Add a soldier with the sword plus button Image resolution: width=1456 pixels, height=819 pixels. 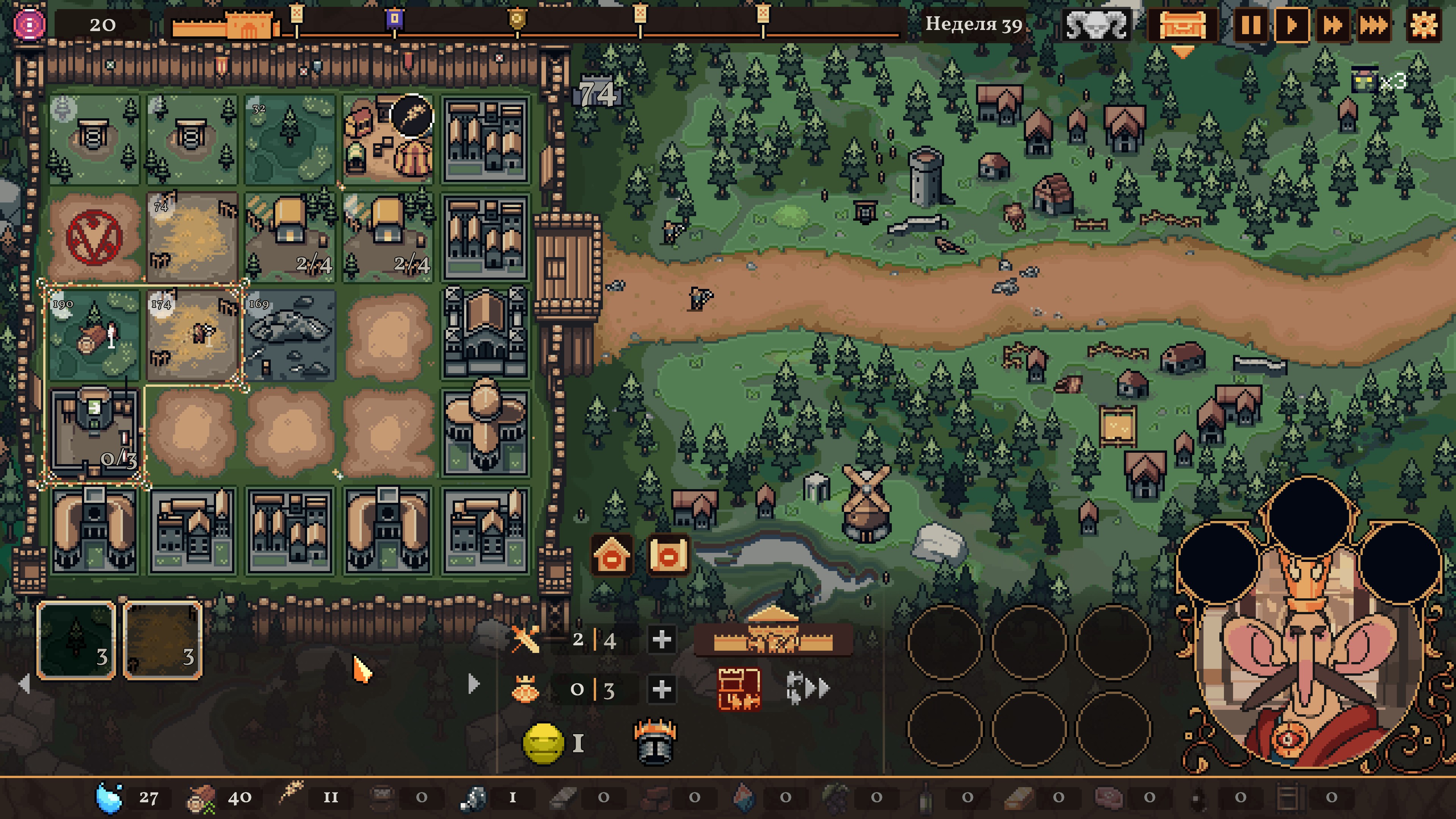pyautogui.click(x=661, y=639)
